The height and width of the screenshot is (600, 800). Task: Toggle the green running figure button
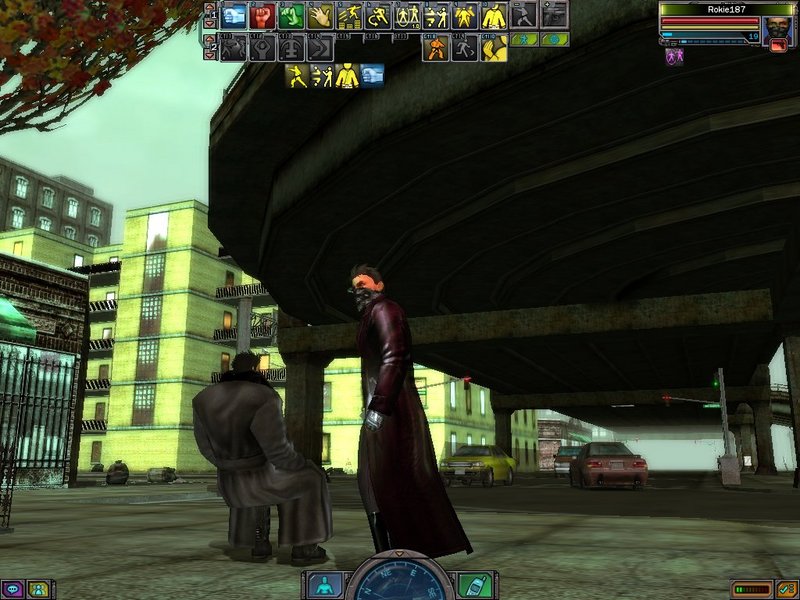click(524, 40)
